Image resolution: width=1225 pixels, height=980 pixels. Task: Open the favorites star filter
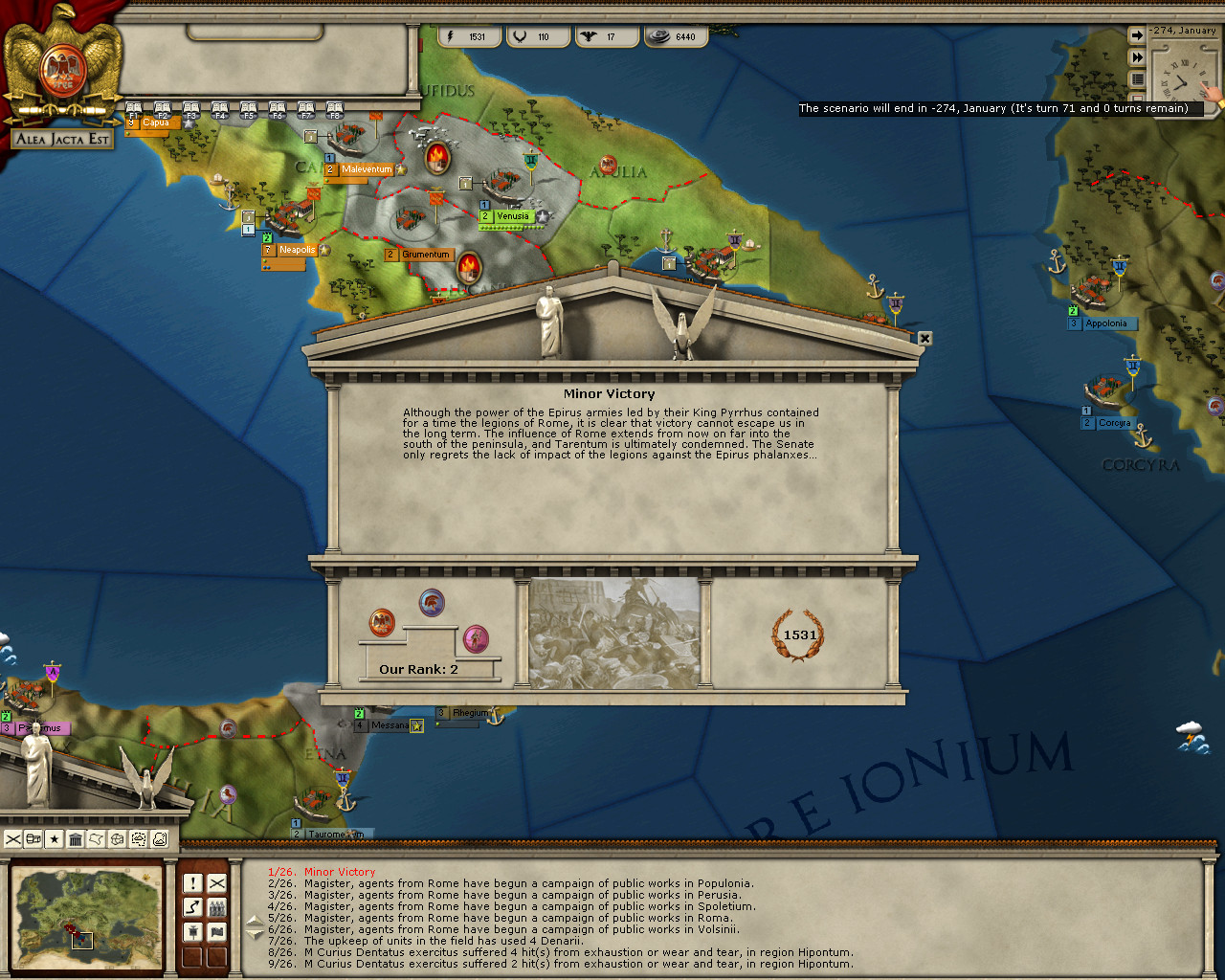pyautogui.click(x=53, y=839)
